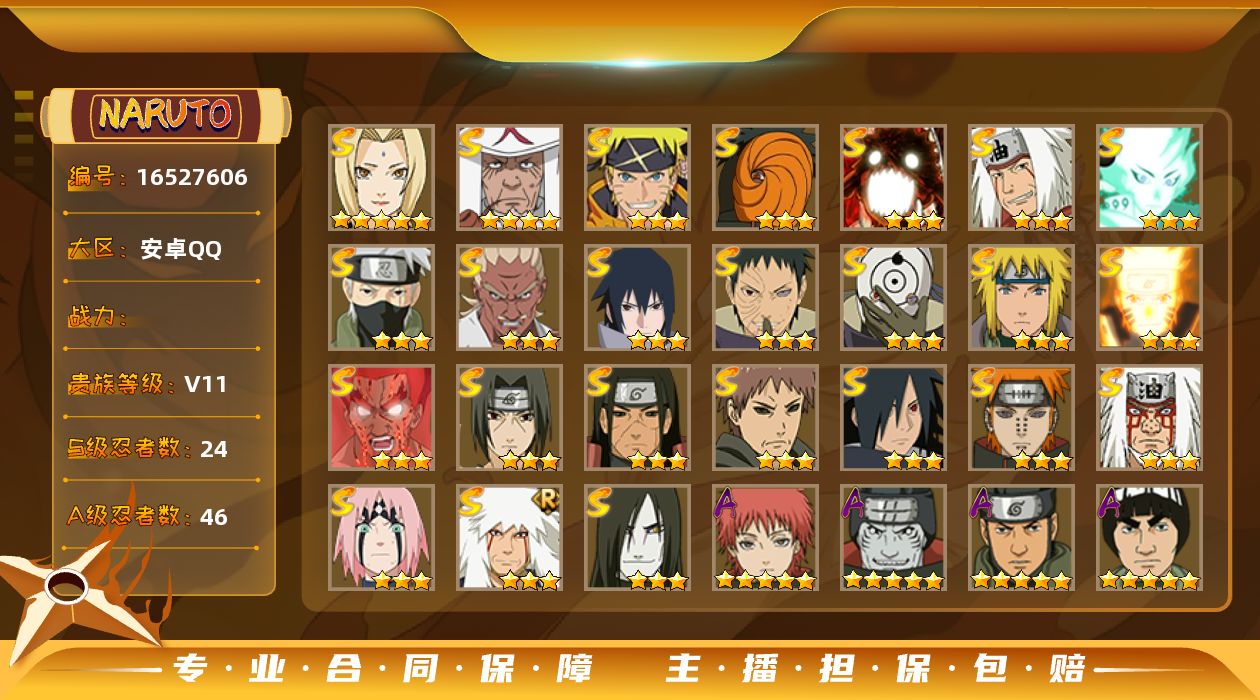Select the white-masked Tobi portrait
The height and width of the screenshot is (700, 1260).
click(893, 298)
